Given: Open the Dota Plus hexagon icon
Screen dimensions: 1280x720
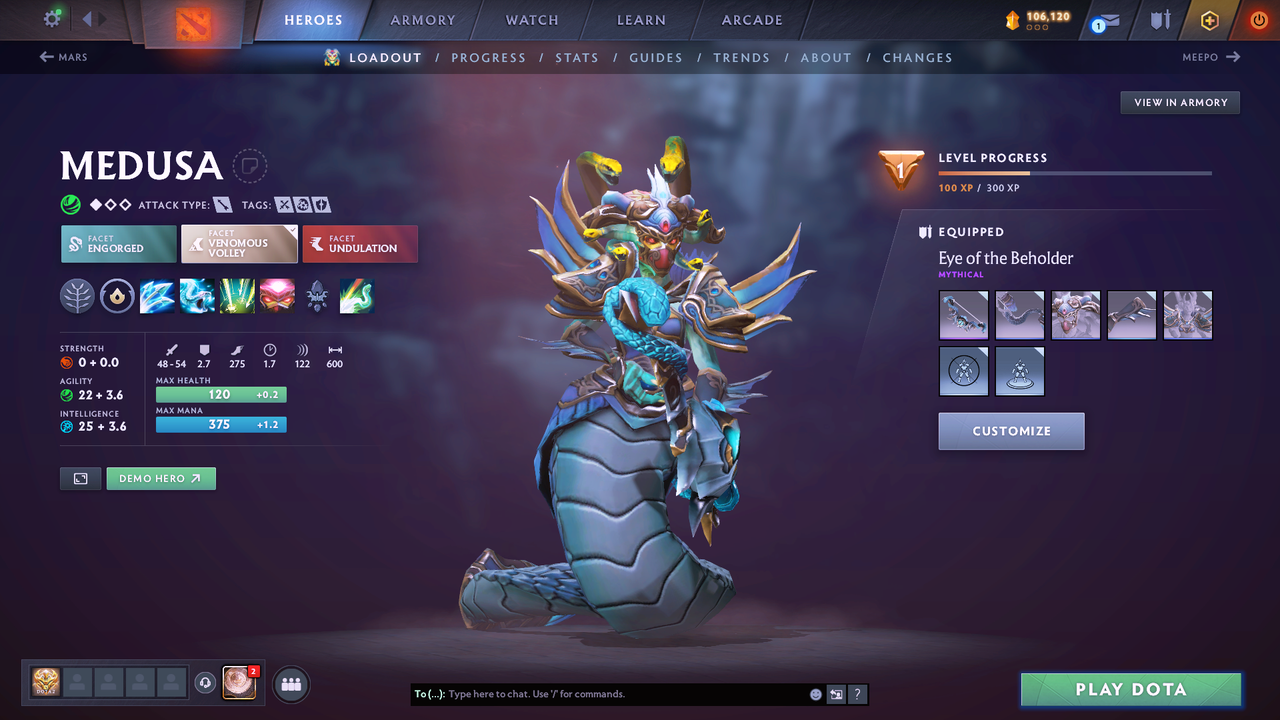Looking at the screenshot, I should [x=1209, y=20].
